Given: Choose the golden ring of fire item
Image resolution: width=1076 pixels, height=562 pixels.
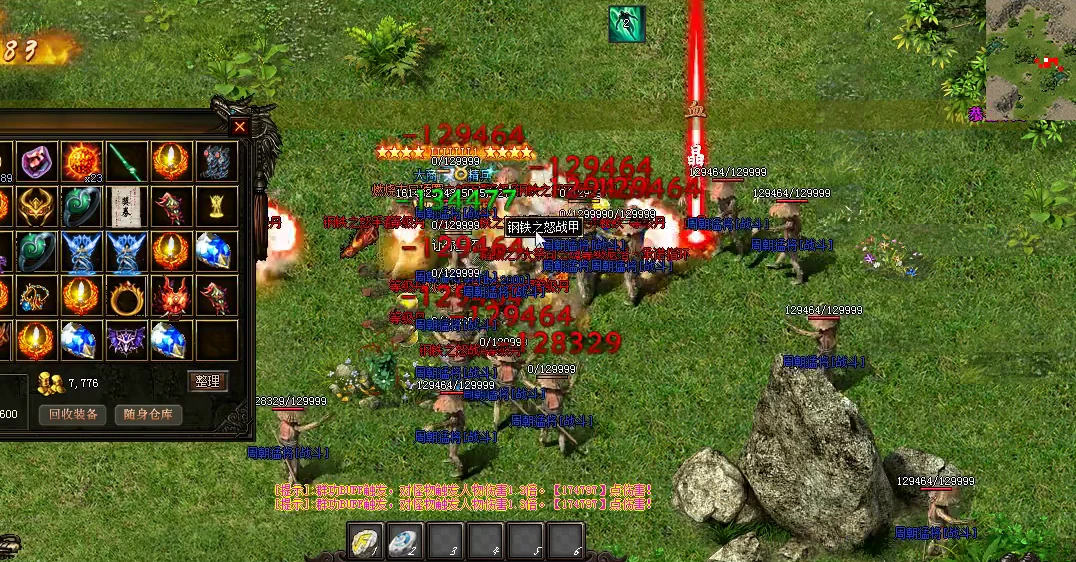Looking at the screenshot, I should [x=126, y=296].
